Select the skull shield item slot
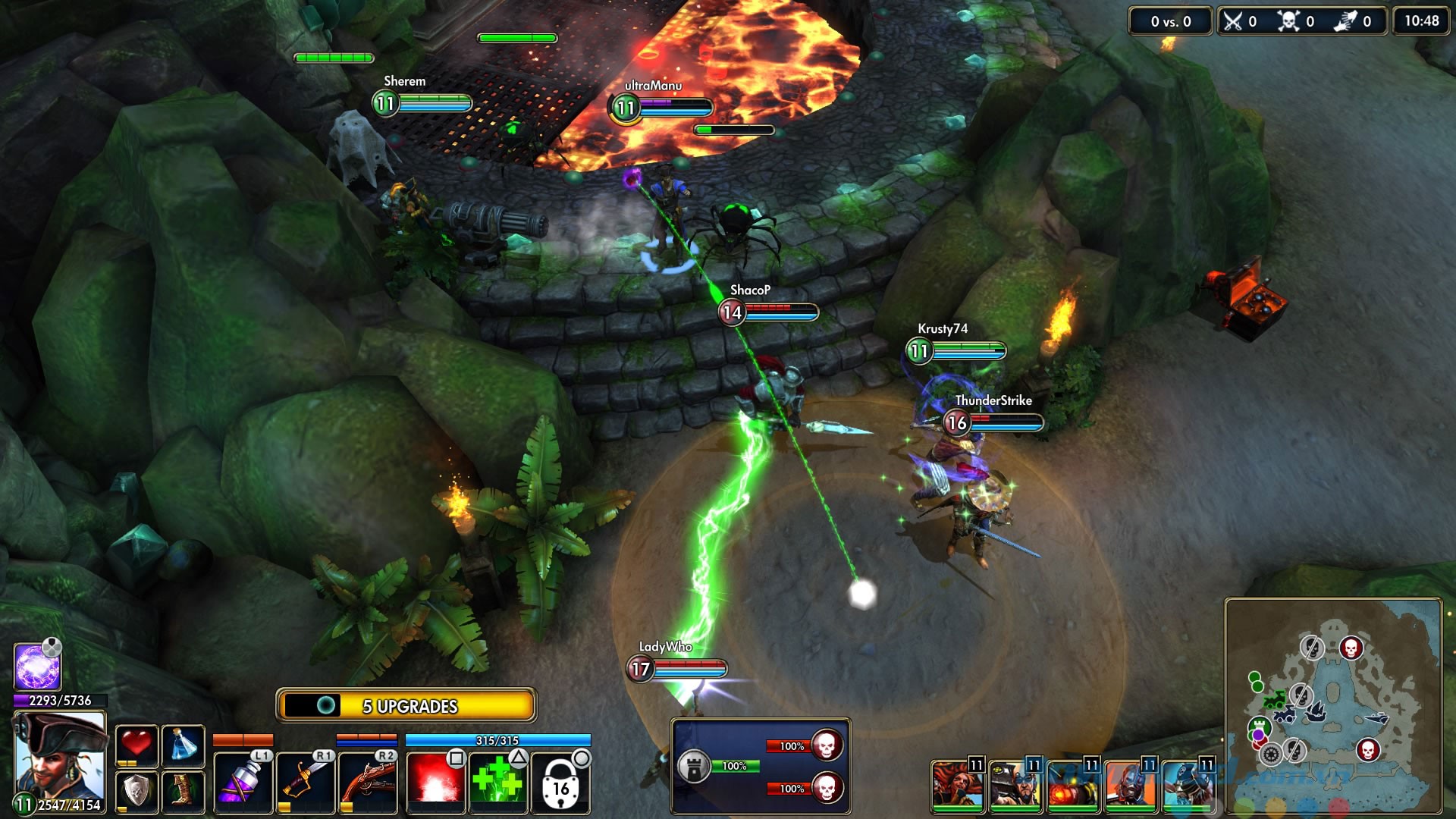This screenshot has width=1456, height=819. 136,792
